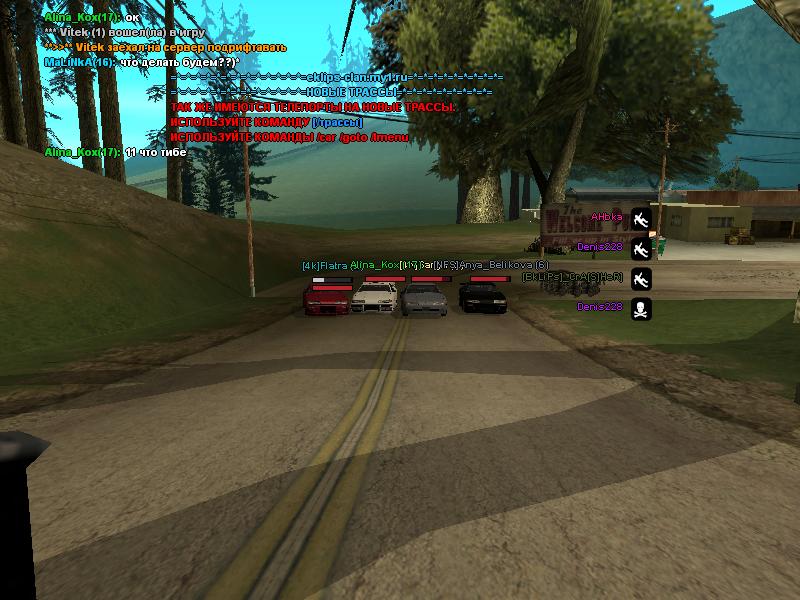The width and height of the screenshot is (800, 600).
Task: Choose the [EkLiPs]_CrA[S]HeR kill feed entry
Action: click(572, 277)
